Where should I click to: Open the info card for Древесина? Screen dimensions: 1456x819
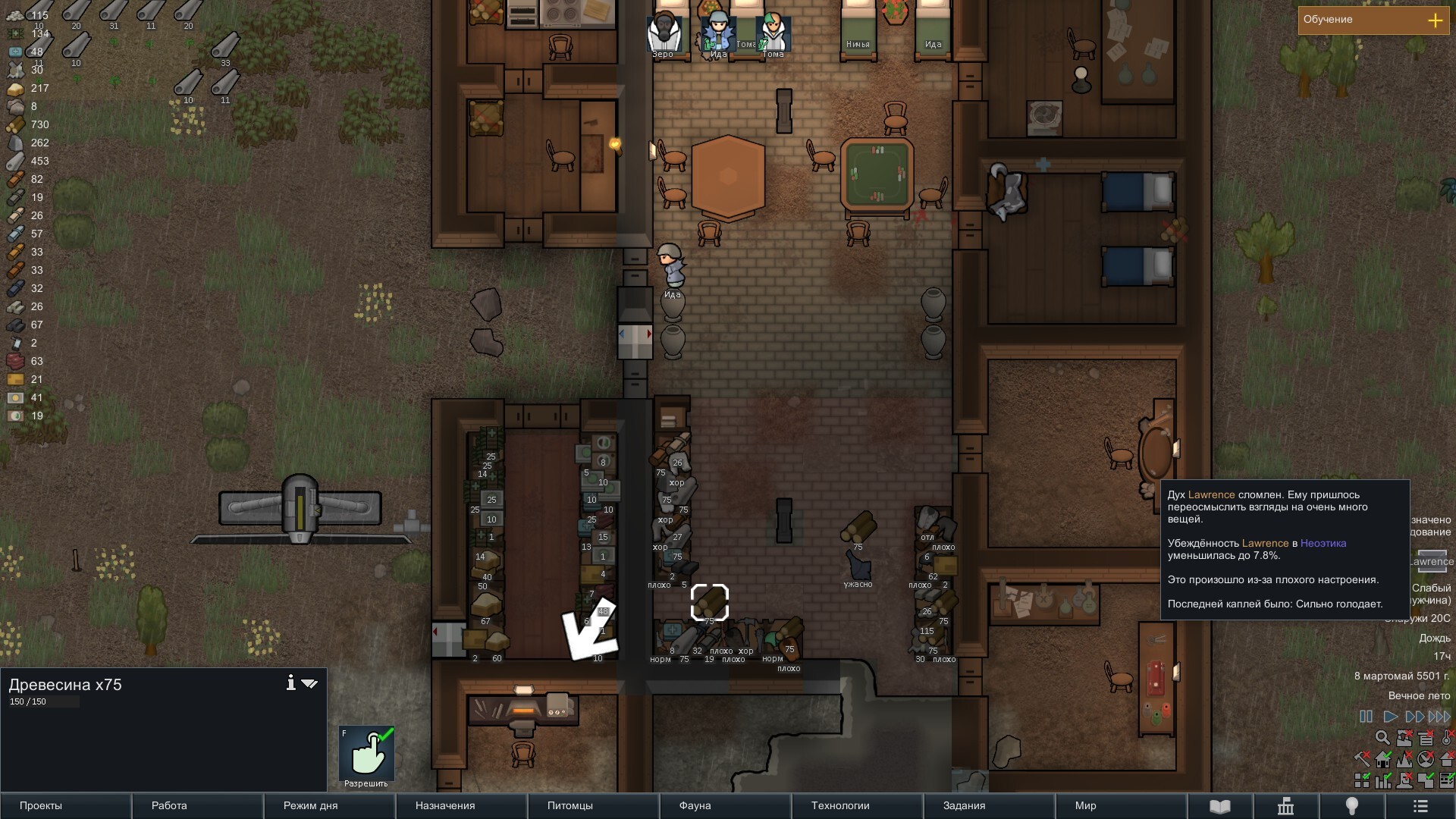(290, 682)
